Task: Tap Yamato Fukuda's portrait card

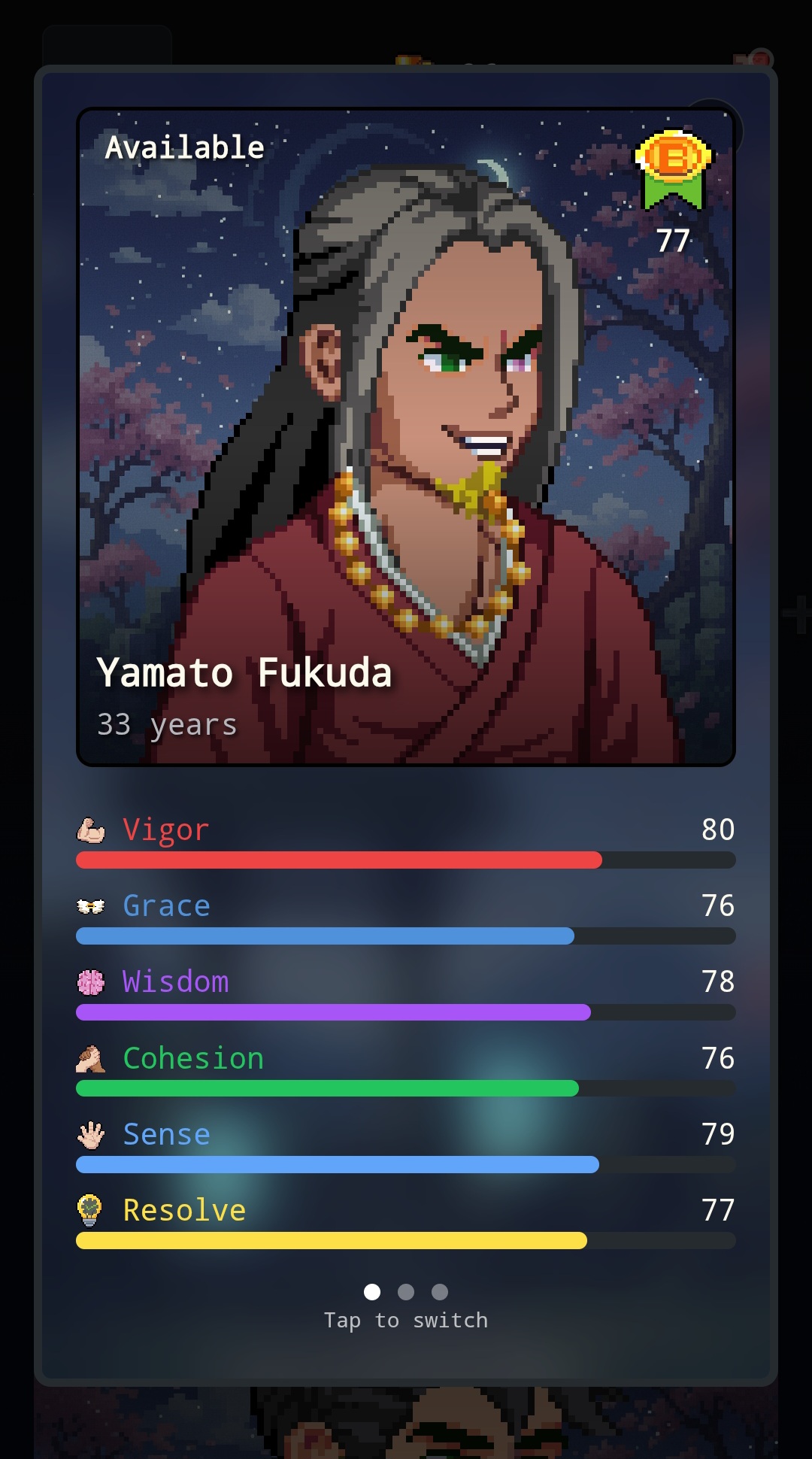Action: [406, 437]
